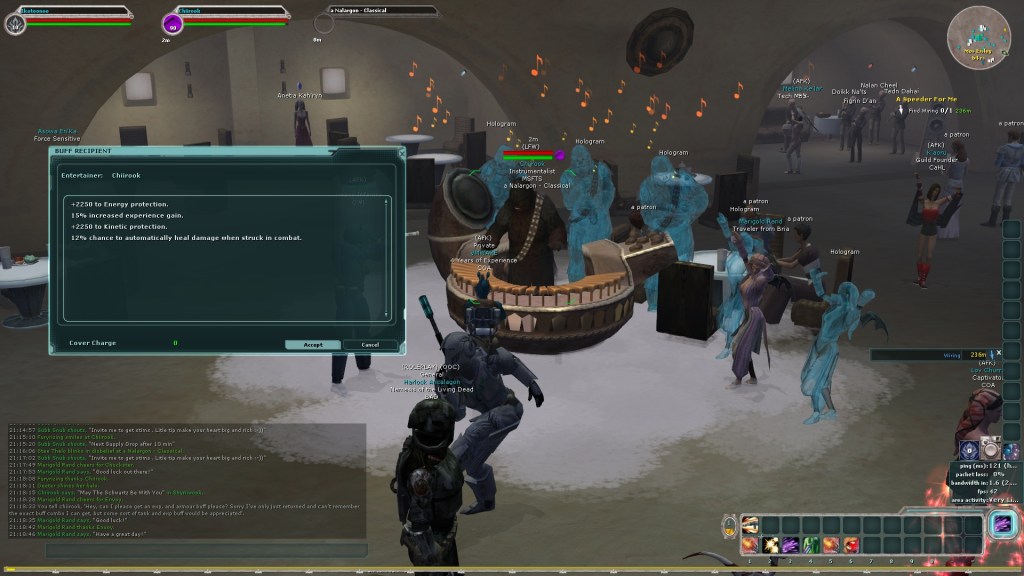Viewport: 1024px width, 576px height.
Task: Click the purple galaxy orb icon
Action: coord(1011,450)
